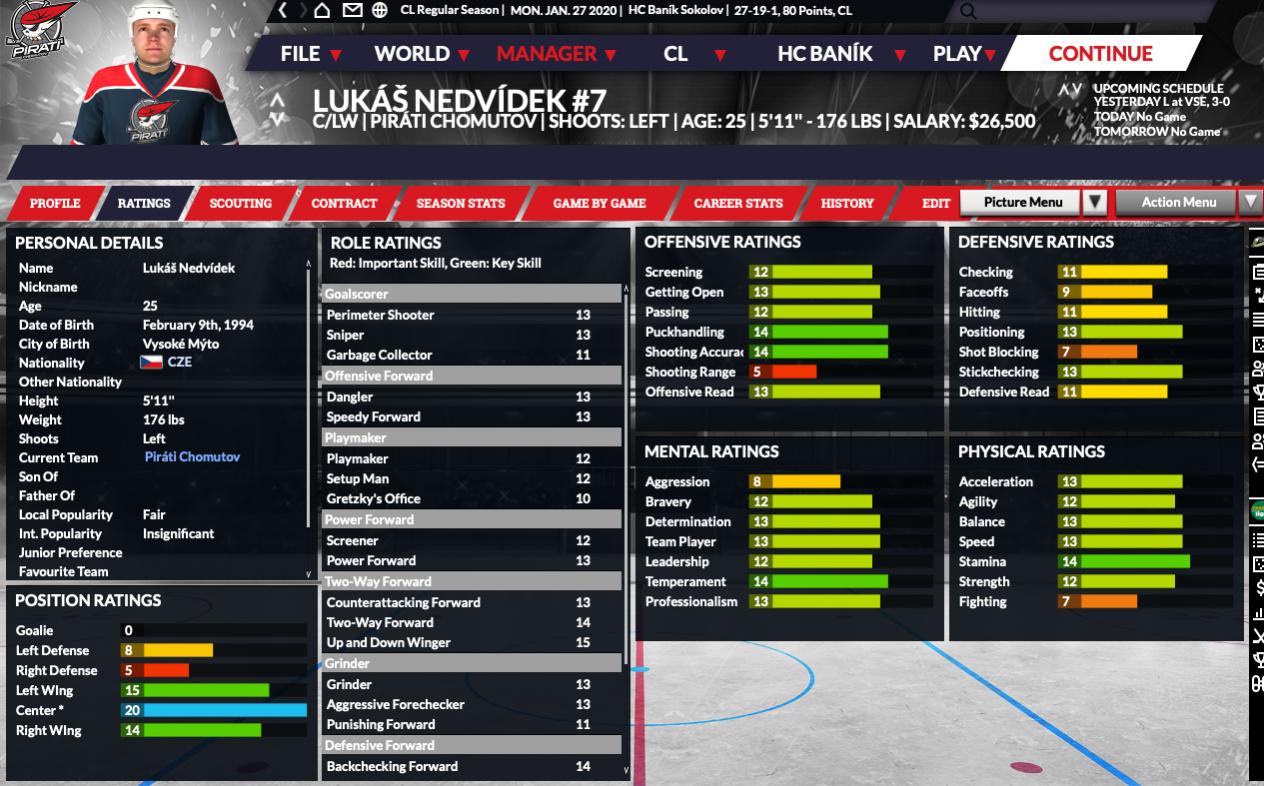View the GAME BY GAME tab
Viewport: 1264px width, 786px height.
coord(599,203)
